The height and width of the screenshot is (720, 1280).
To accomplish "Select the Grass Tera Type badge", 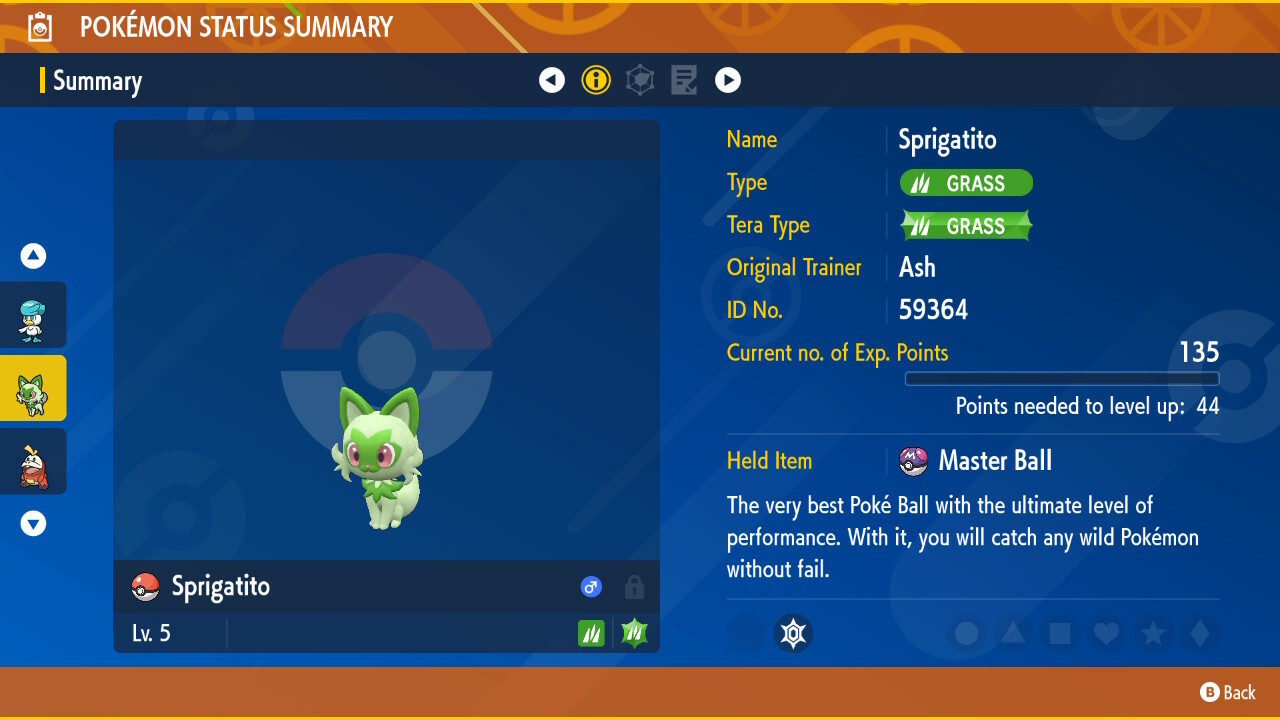I will pos(965,225).
